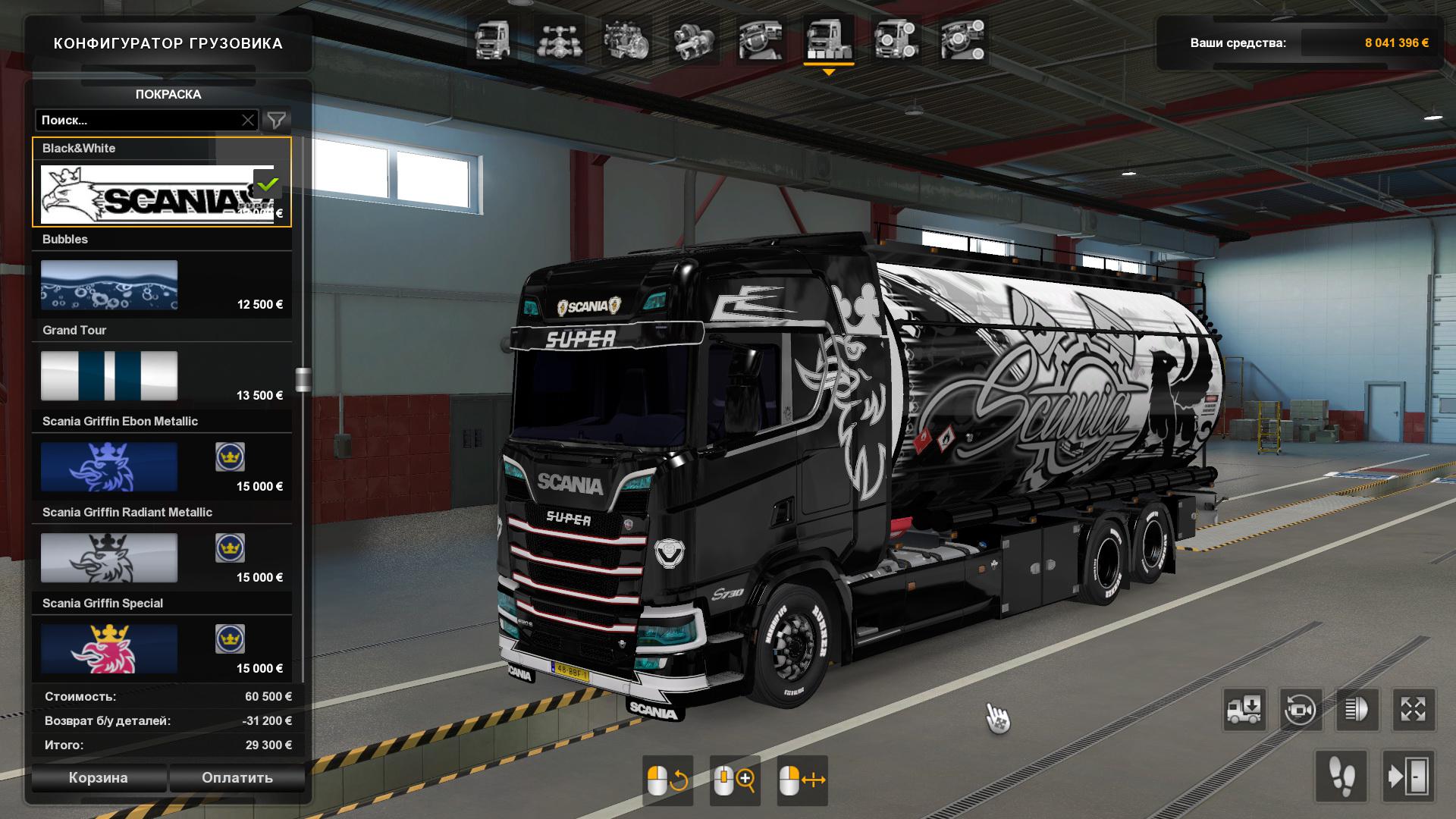Switch to the interior steering wheel tab

[x=761, y=40]
